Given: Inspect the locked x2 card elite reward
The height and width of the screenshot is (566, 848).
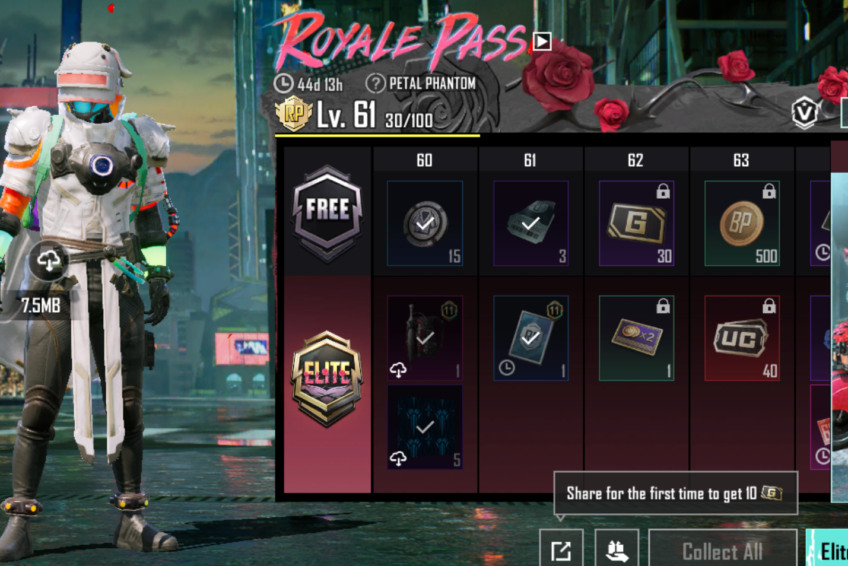Looking at the screenshot, I should pos(636,338).
